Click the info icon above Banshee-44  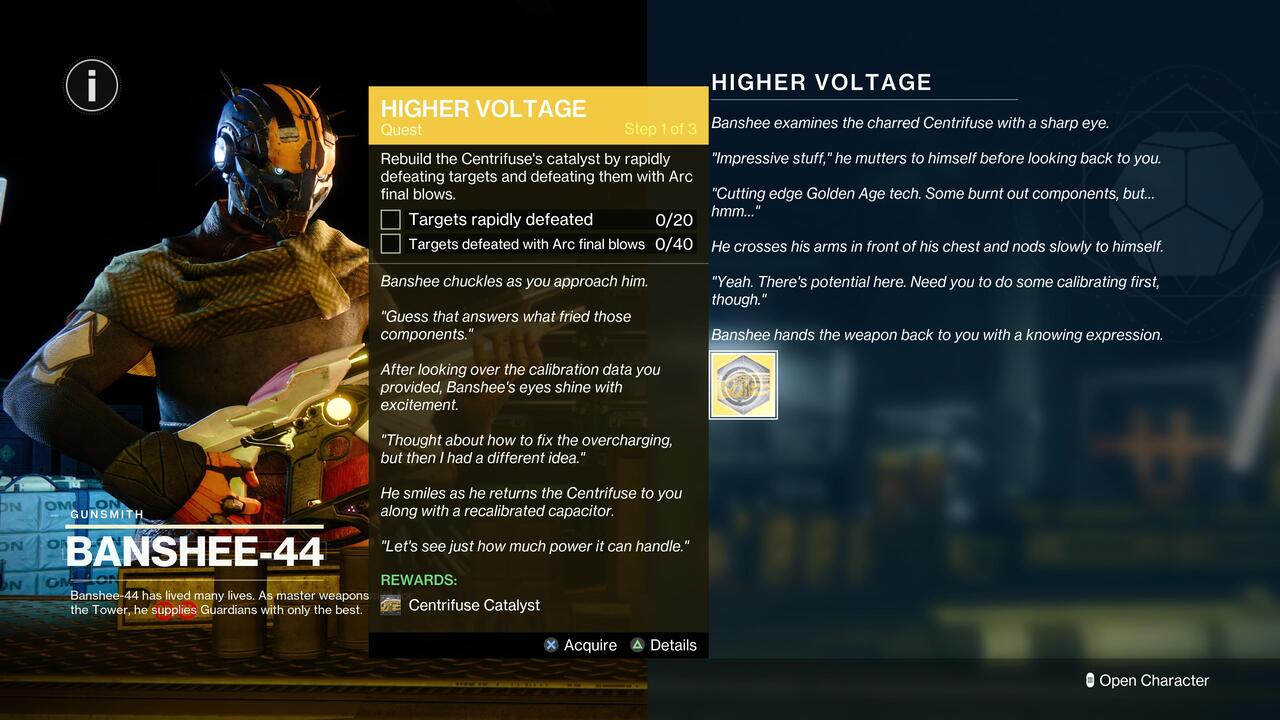click(x=91, y=85)
